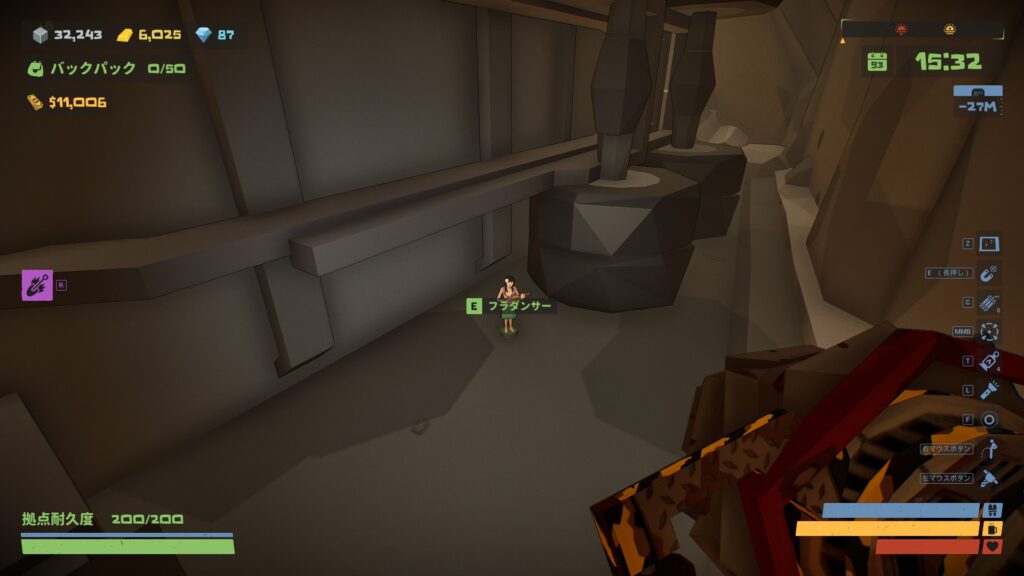Activate the purple grappling hook ability
The image size is (1024, 576).
[x=37, y=285]
